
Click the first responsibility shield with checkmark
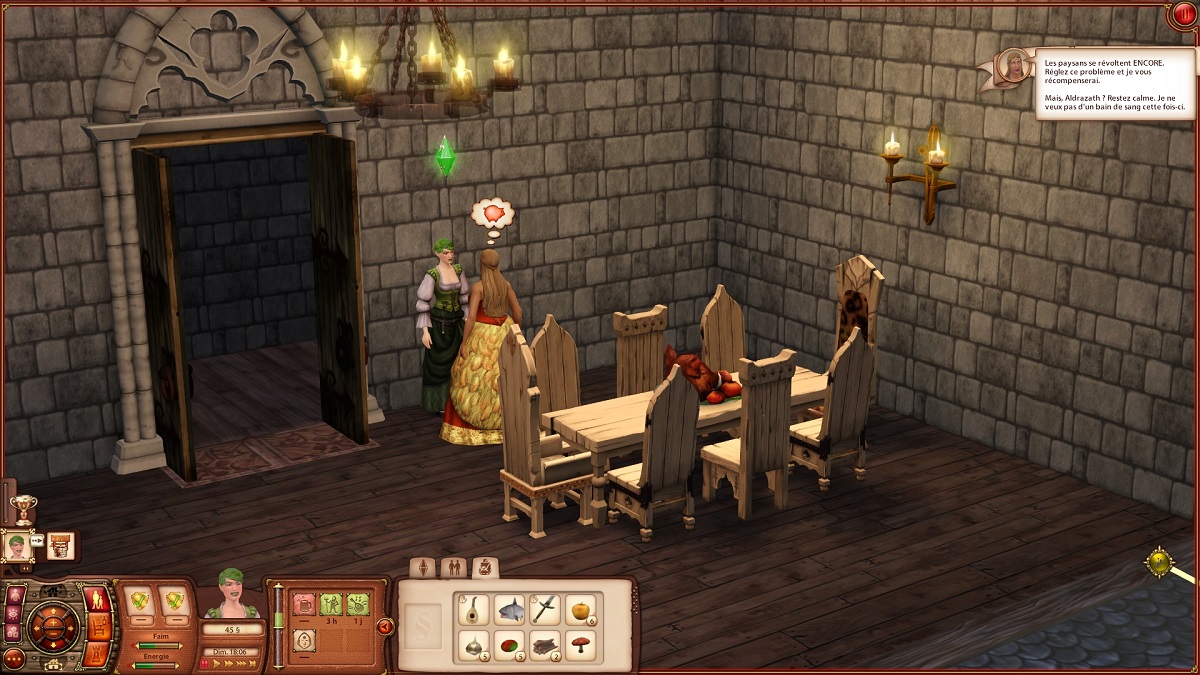pos(141,598)
